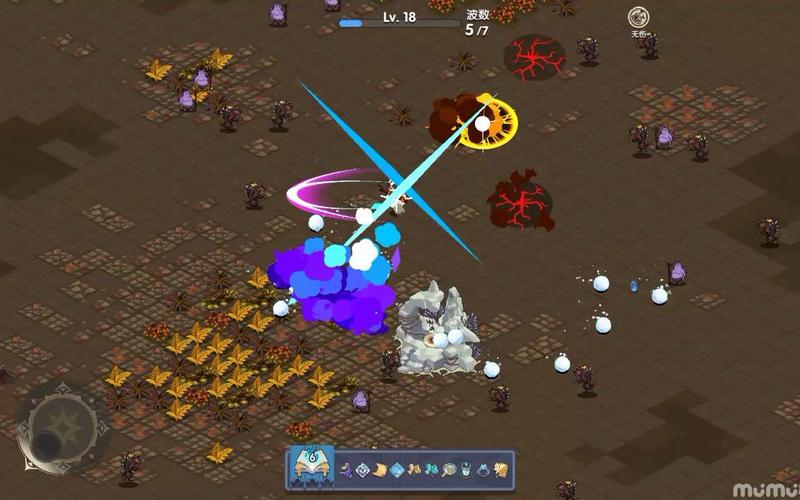Screen dimensions: 800x500
Task: Select the magnifying glass skill icon
Action: [446, 470]
